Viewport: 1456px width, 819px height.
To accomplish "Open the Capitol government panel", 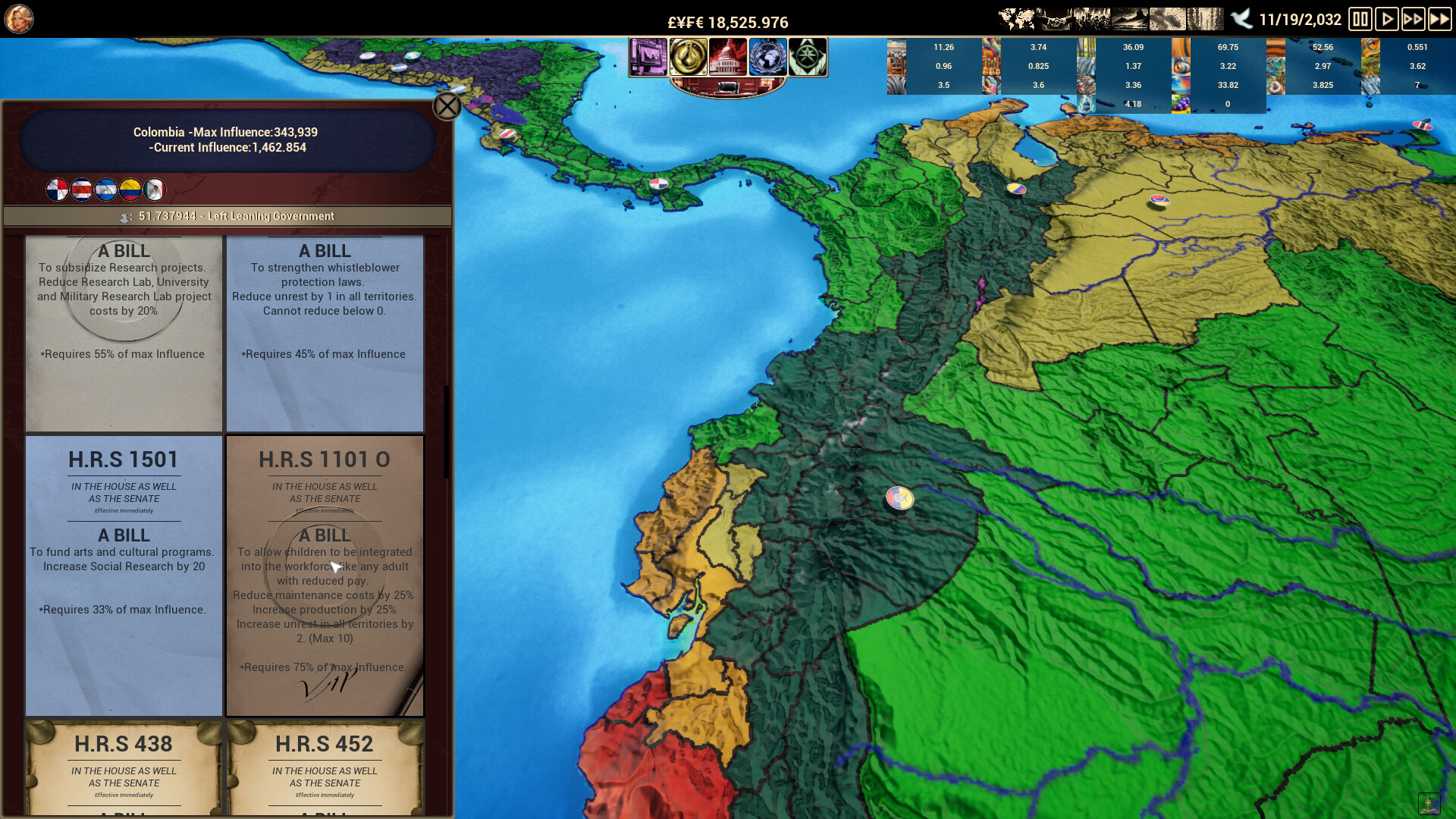I will [x=727, y=57].
